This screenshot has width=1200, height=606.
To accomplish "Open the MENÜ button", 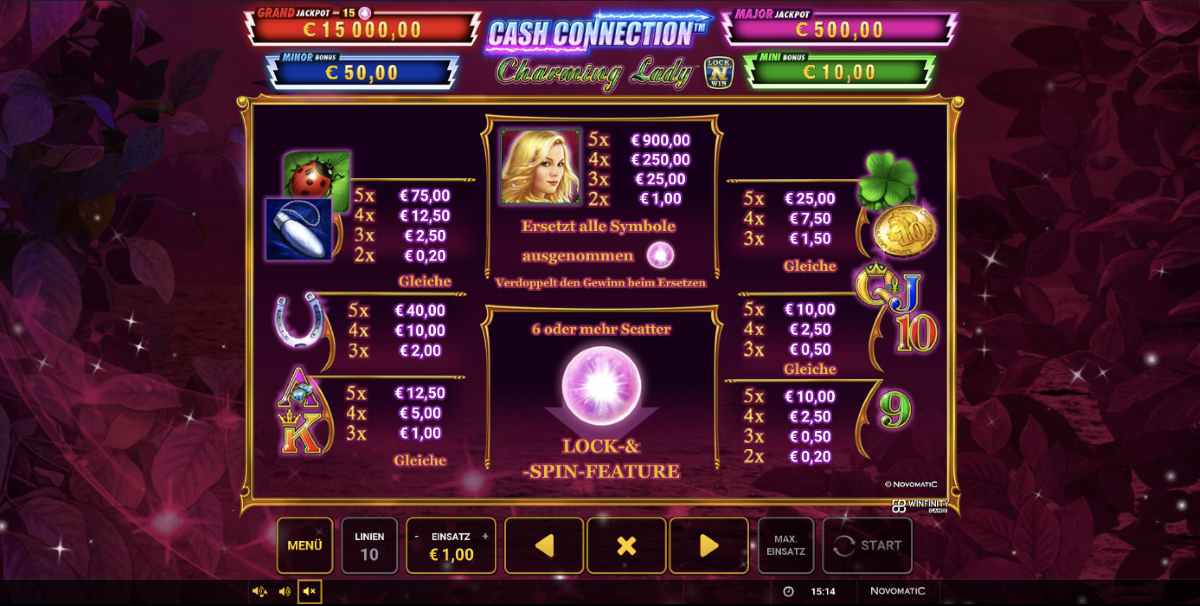I will coord(305,545).
